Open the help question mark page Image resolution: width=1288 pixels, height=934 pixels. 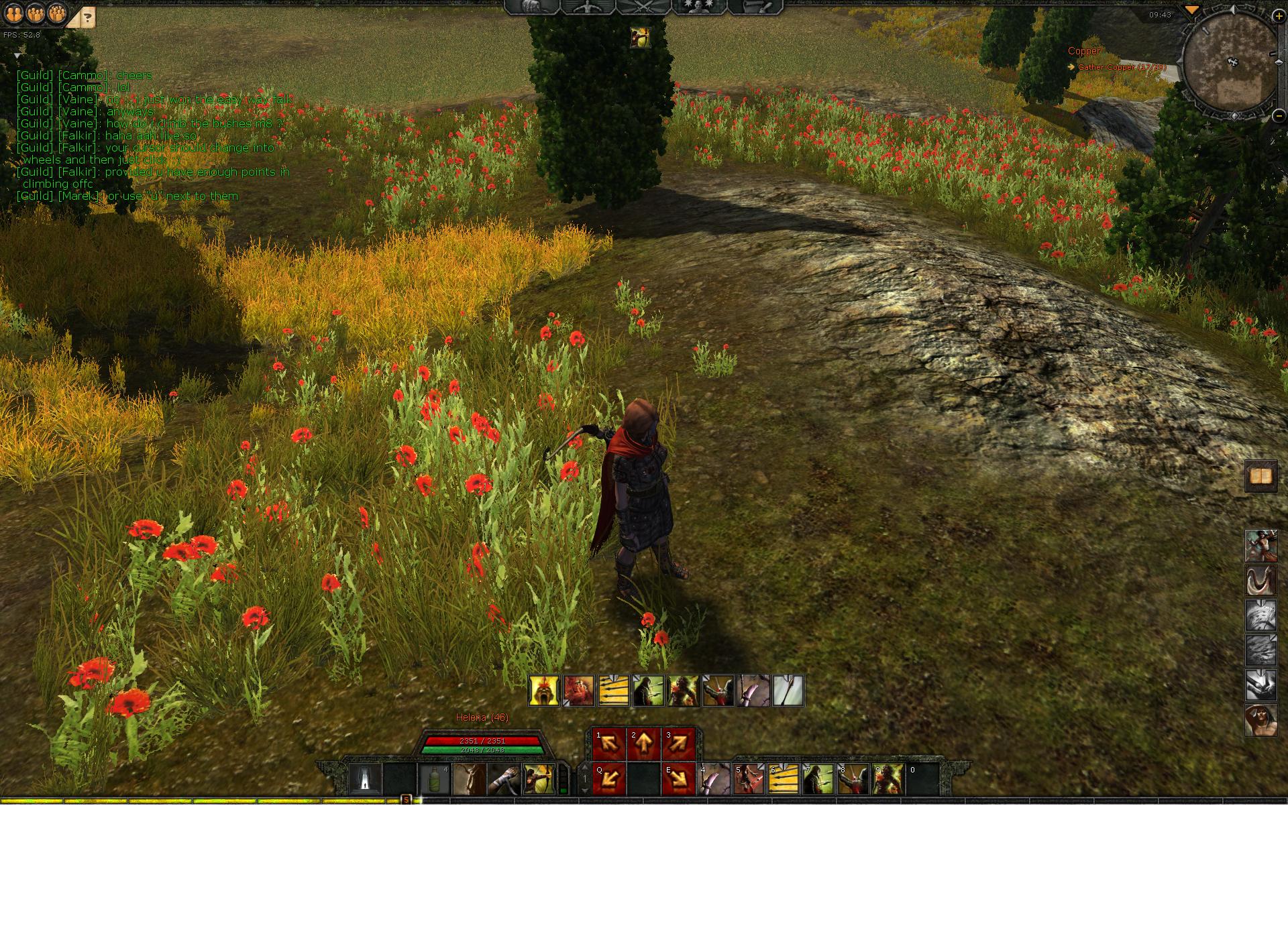click(x=87, y=17)
